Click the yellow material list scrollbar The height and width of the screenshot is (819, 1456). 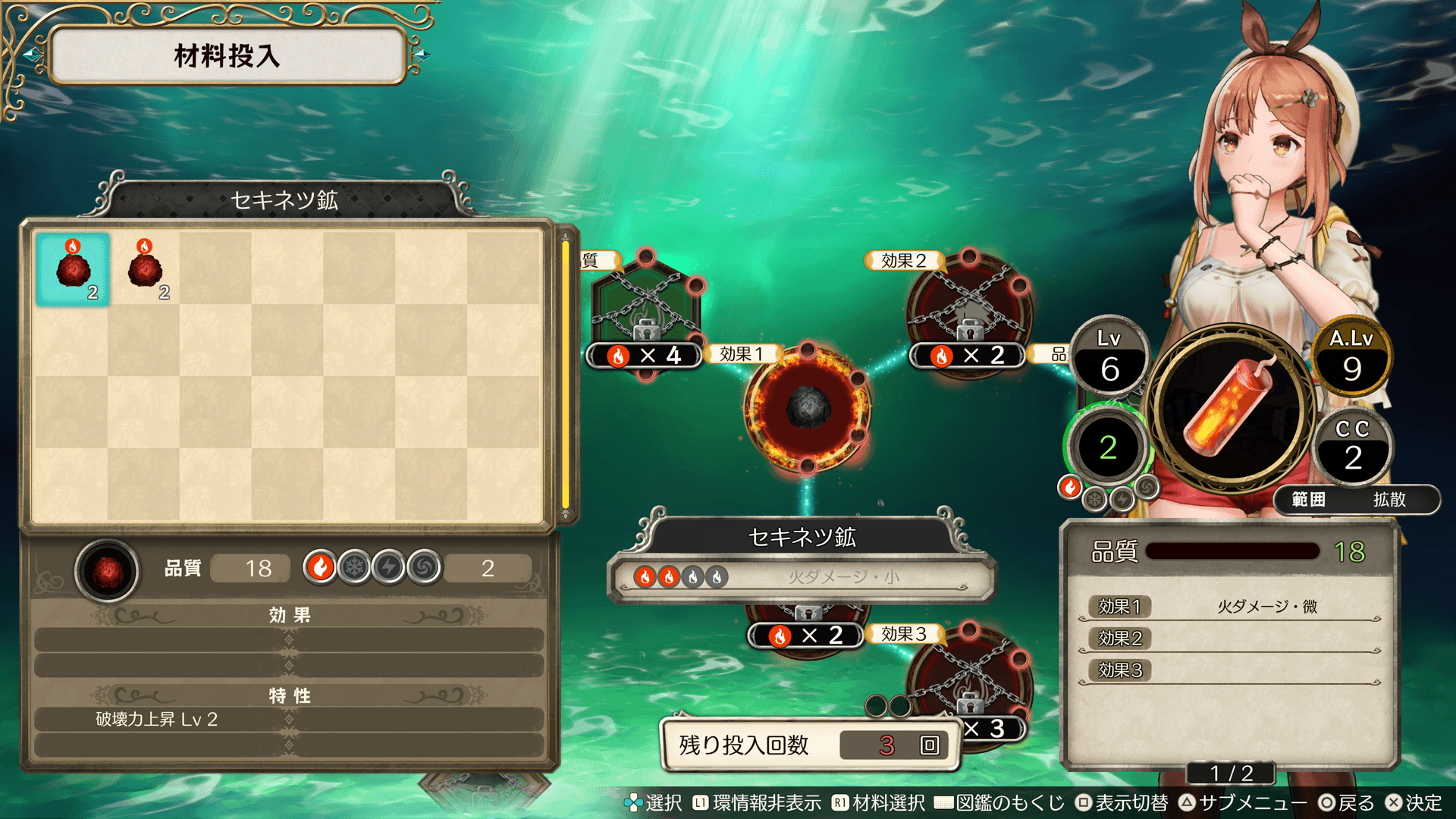click(x=565, y=375)
